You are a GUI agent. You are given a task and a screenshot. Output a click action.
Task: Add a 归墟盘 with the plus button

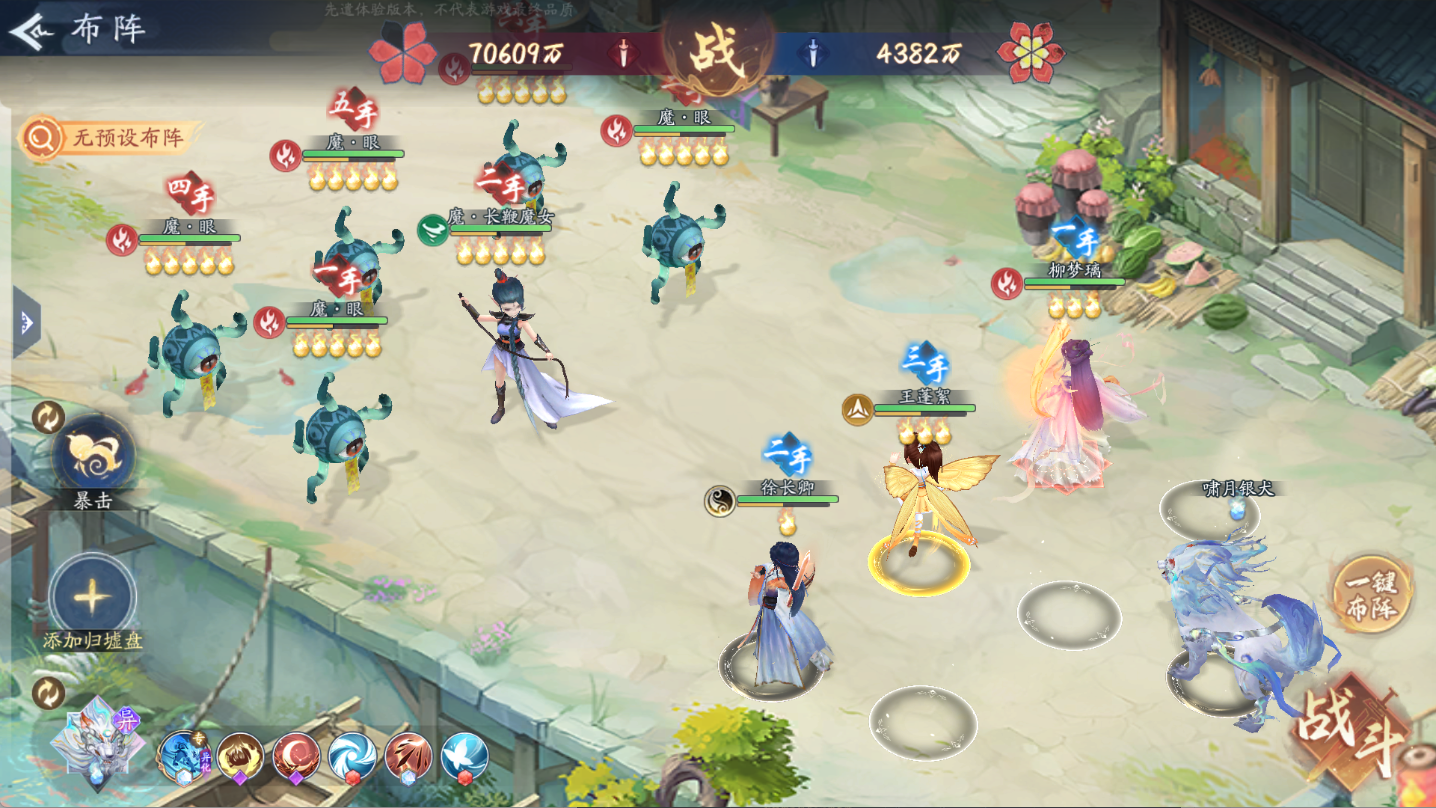92,597
